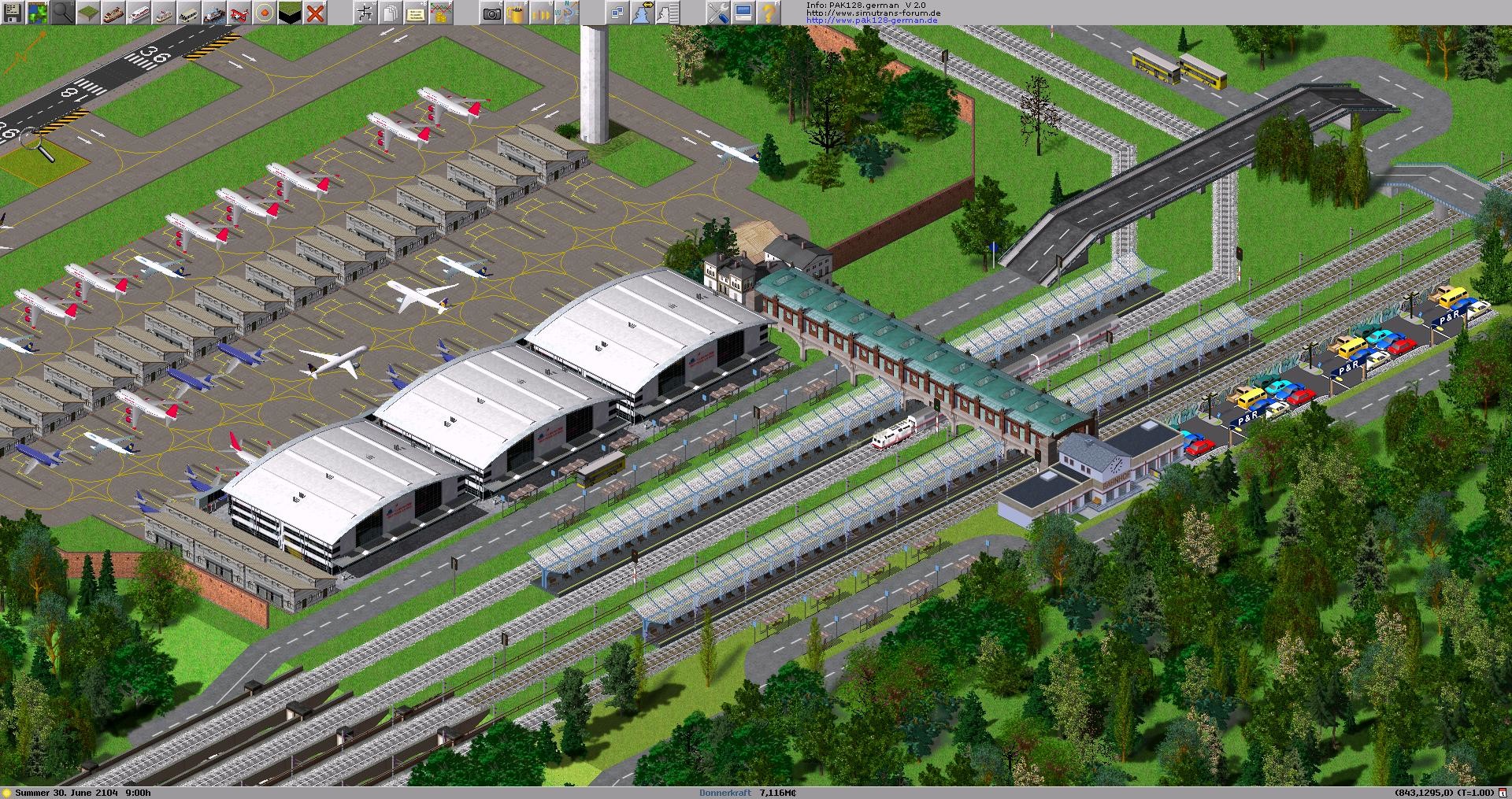1512x799 pixels.
Task: Open help via the question mark icon
Action: pos(768,11)
